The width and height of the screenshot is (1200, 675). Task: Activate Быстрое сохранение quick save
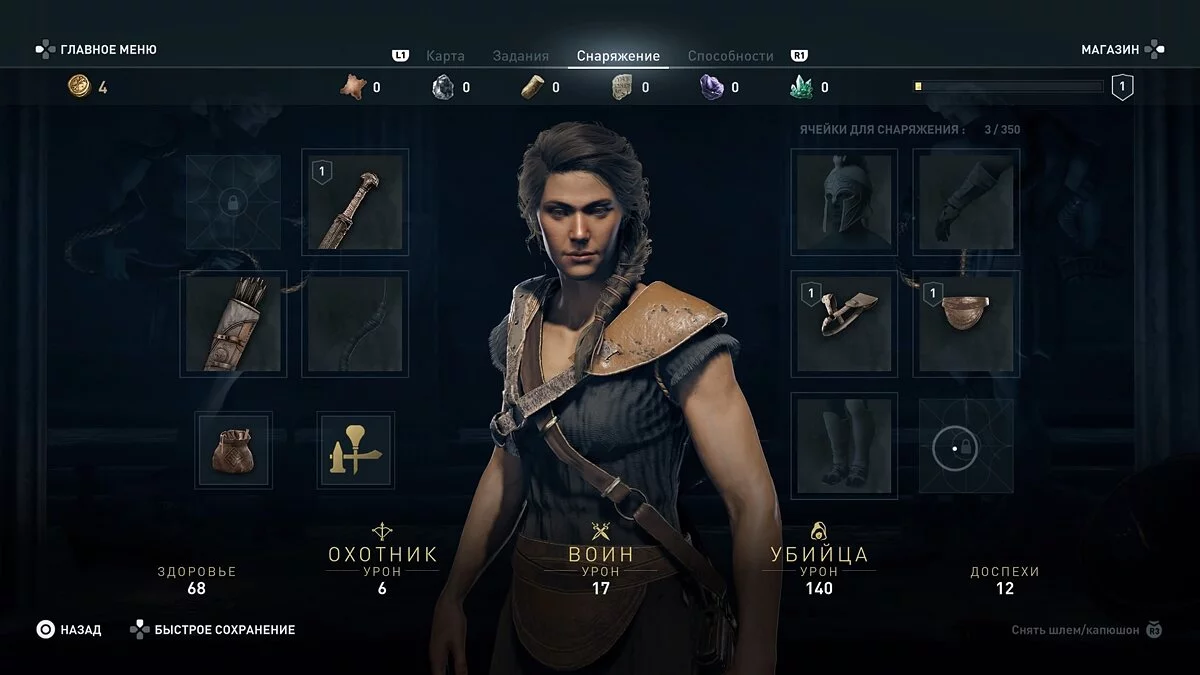213,630
